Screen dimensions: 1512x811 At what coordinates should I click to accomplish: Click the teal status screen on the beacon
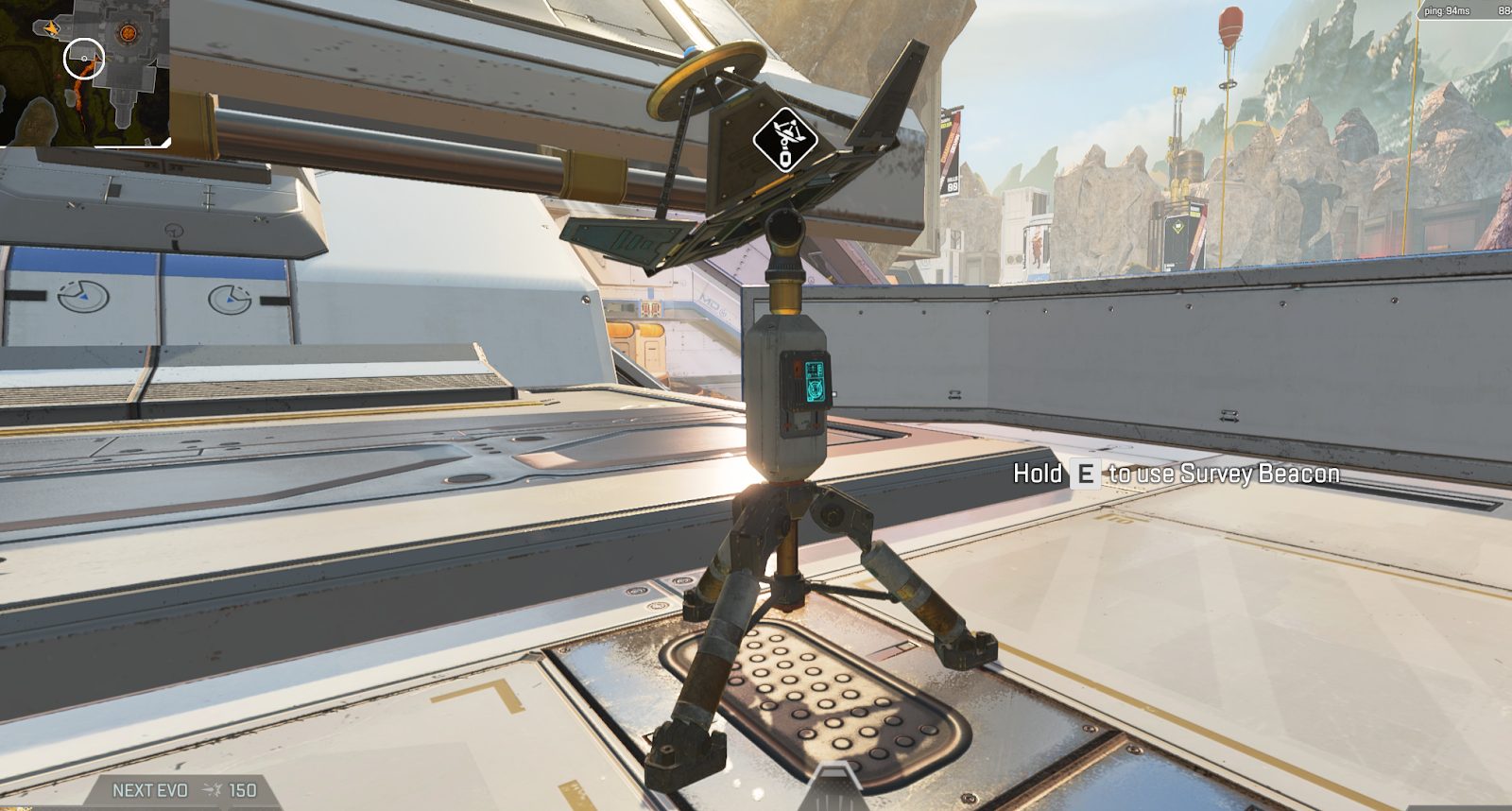pyautogui.click(x=816, y=383)
